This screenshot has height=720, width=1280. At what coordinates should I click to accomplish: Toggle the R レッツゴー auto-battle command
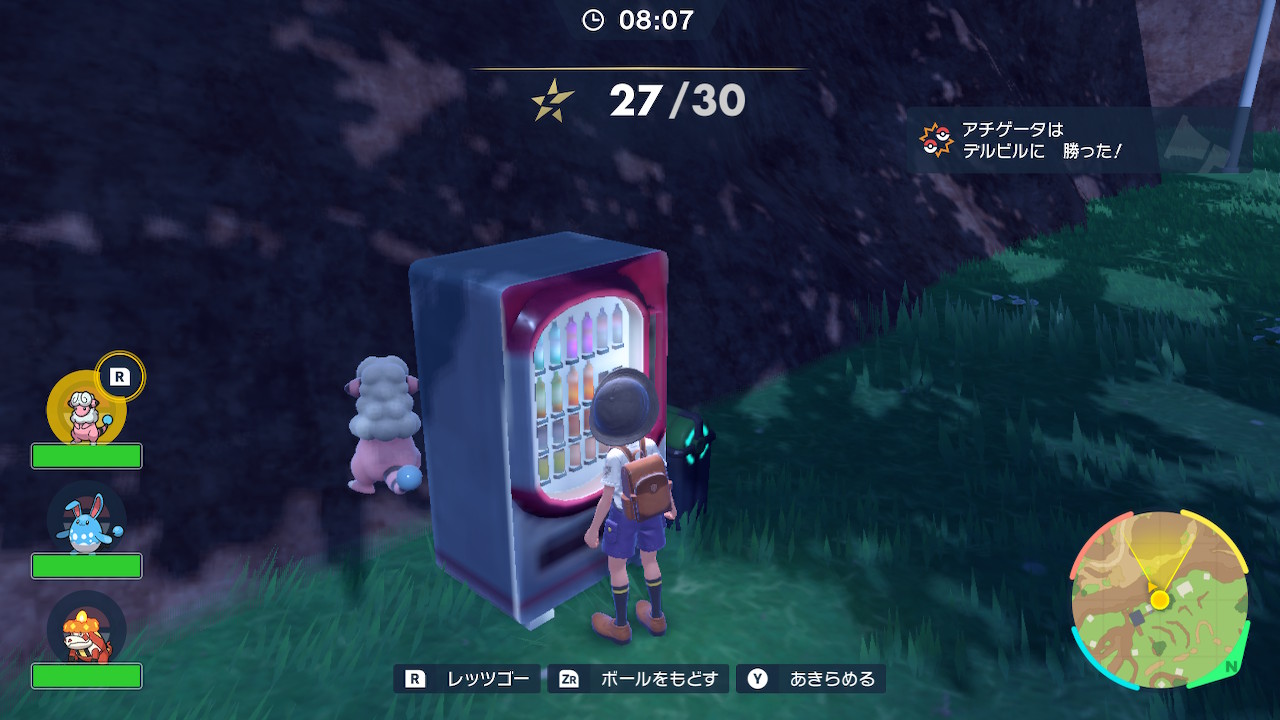(x=466, y=678)
